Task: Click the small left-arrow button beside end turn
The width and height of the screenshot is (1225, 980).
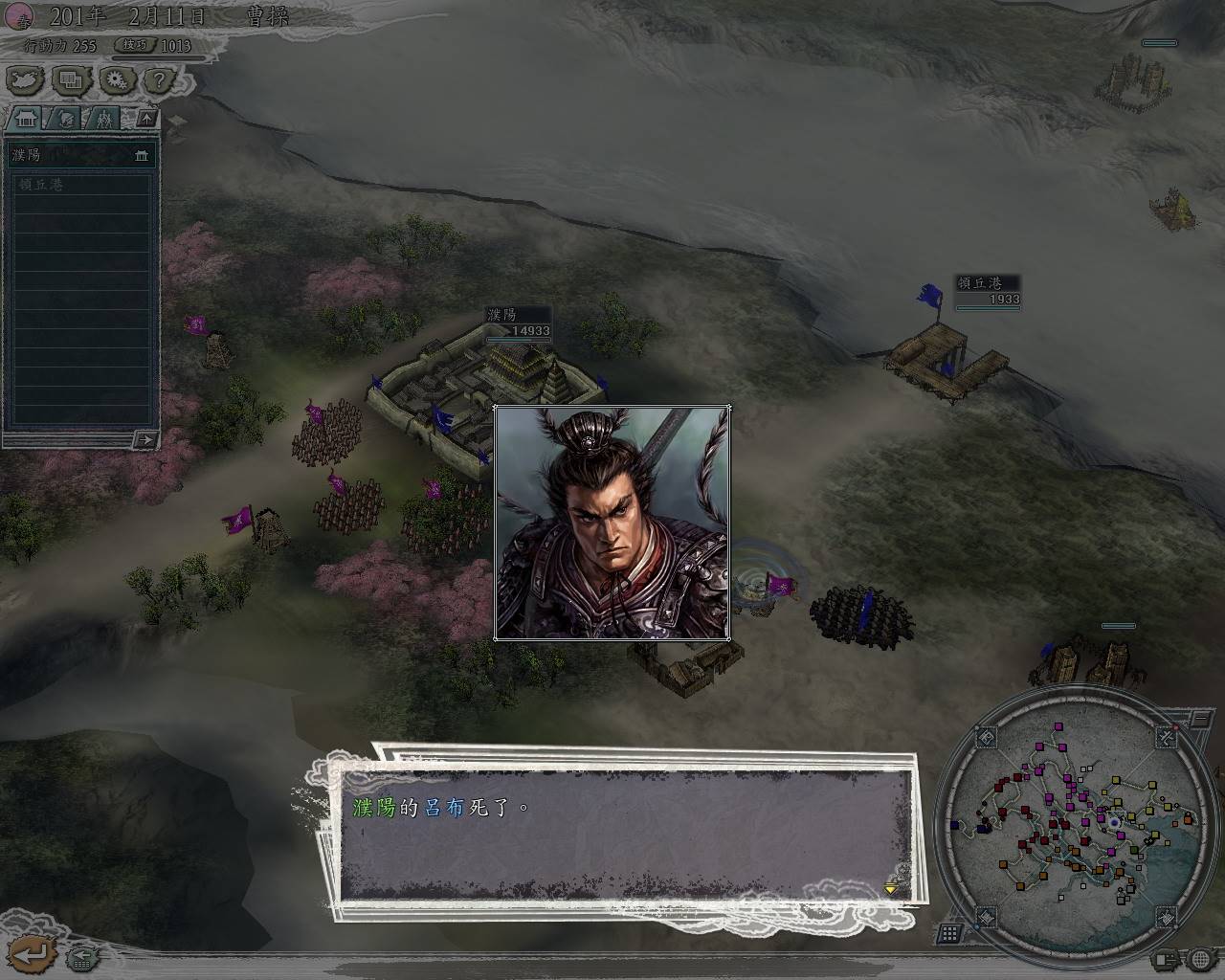Action: 82,955
